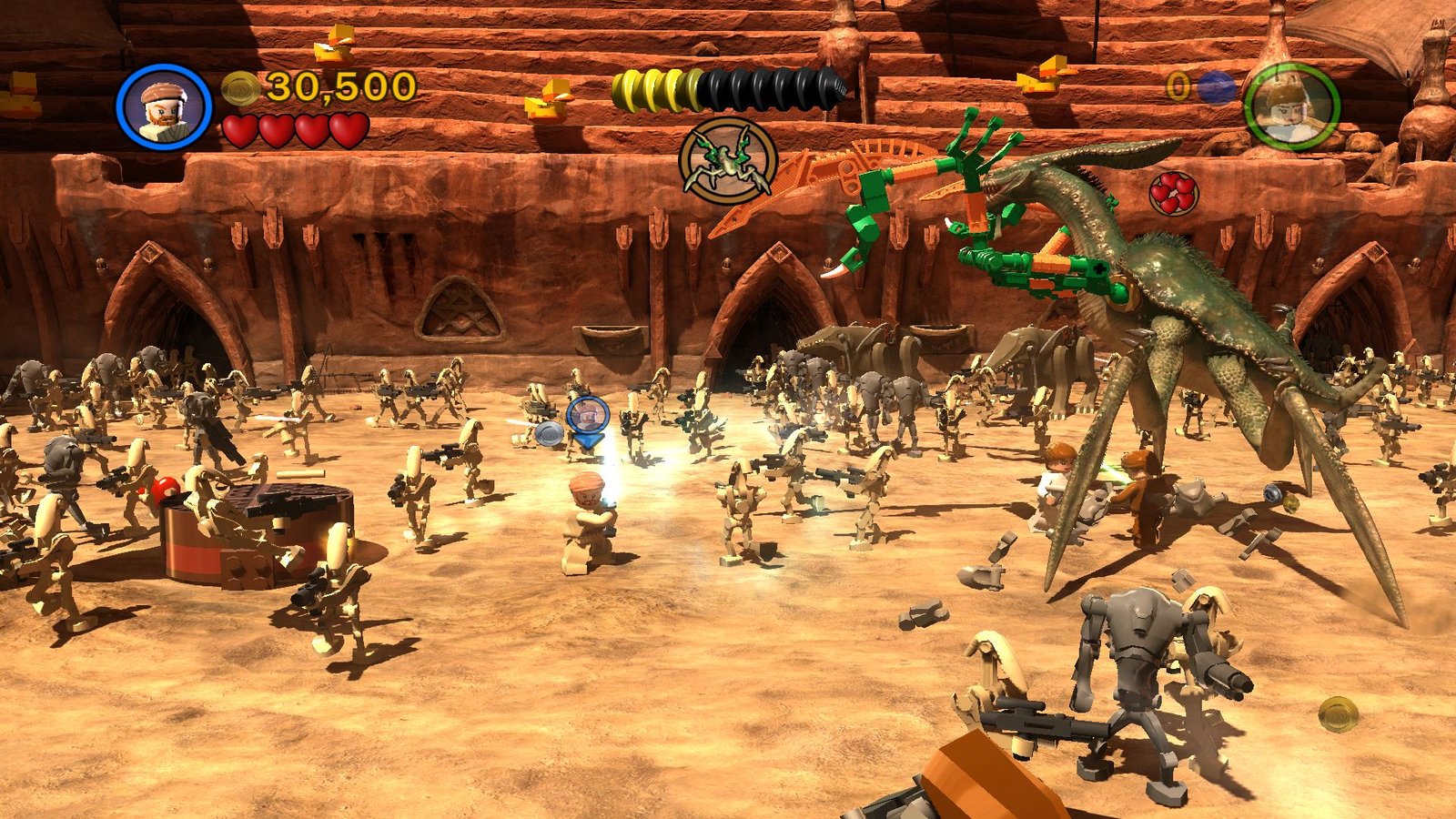Select Obi-Wan's blue-ringed character portrait
Screen dimensions: 1456x819
click(164, 106)
